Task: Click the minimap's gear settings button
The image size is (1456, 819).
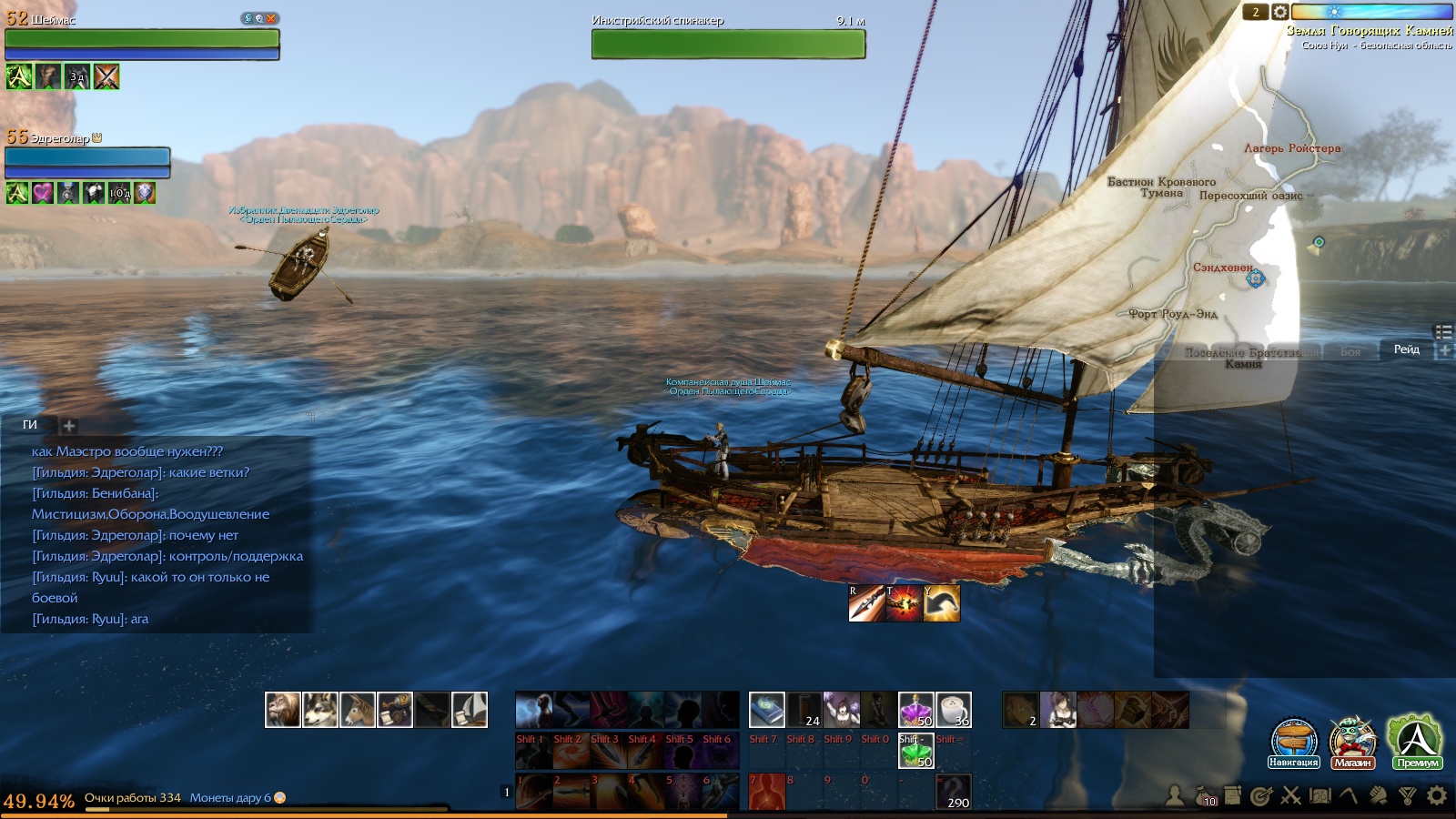Action: 1280,12
